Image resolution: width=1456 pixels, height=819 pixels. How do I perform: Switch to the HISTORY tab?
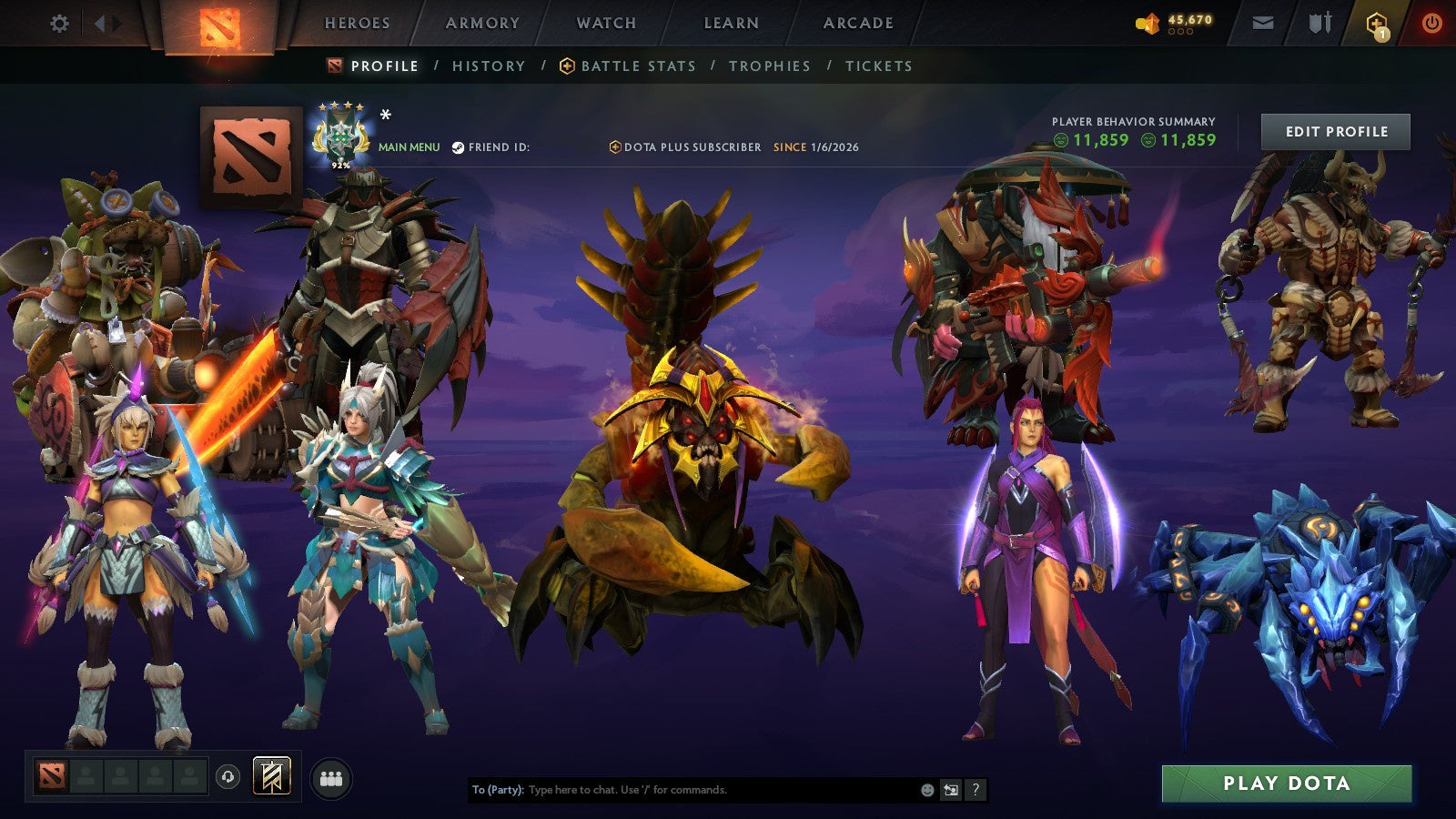coord(489,66)
